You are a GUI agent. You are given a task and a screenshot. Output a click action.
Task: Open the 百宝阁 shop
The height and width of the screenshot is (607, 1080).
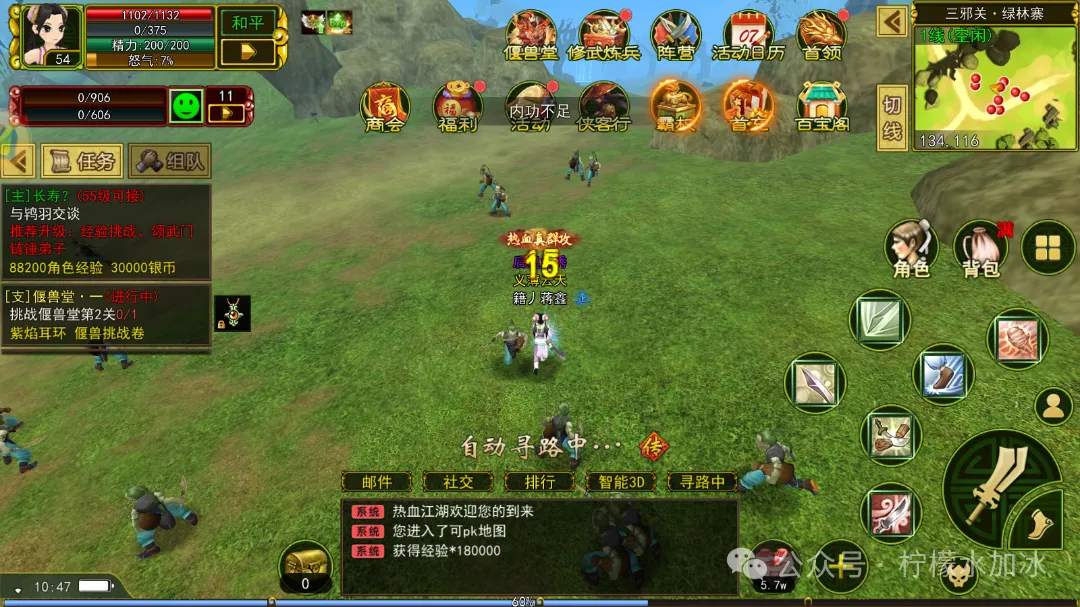coord(821,106)
